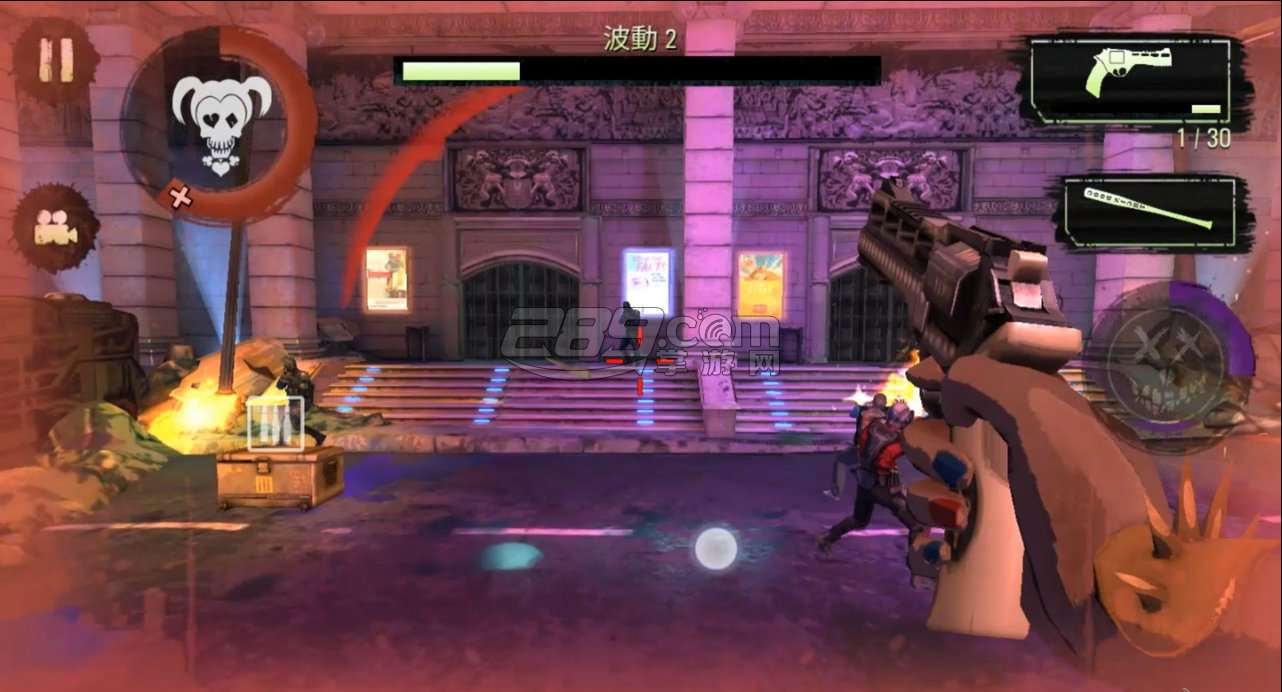Switch to the baseball bat weapon
Screen dimensions: 1282x692
pyautogui.click(x=1153, y=212)
